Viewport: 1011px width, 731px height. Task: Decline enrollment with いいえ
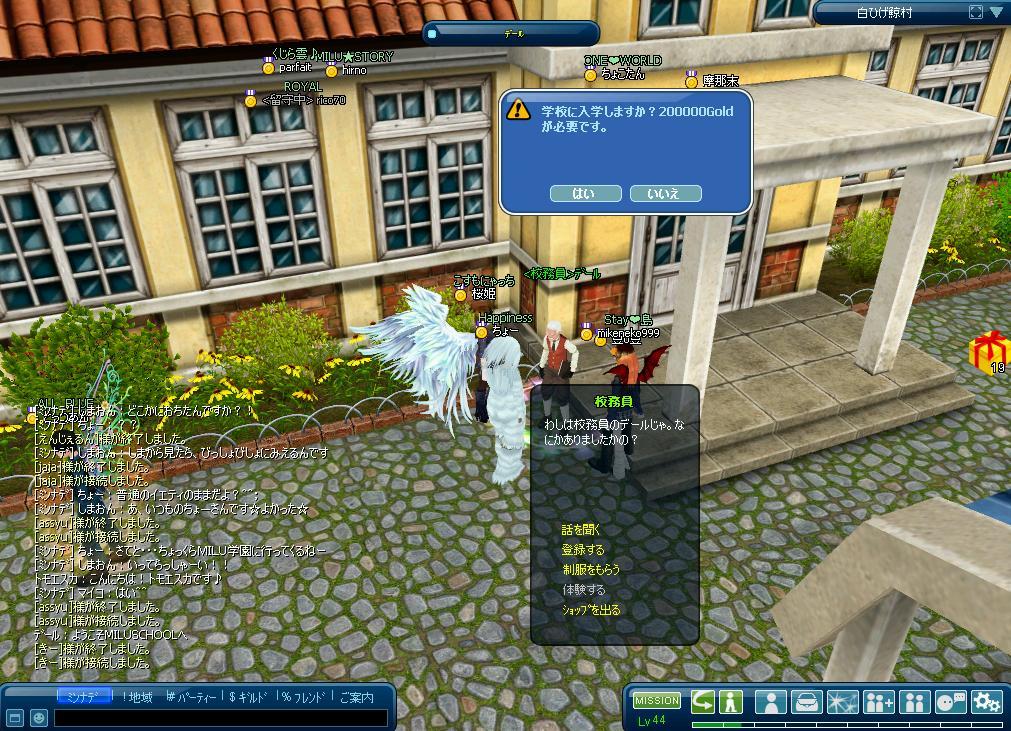[665, 193]
